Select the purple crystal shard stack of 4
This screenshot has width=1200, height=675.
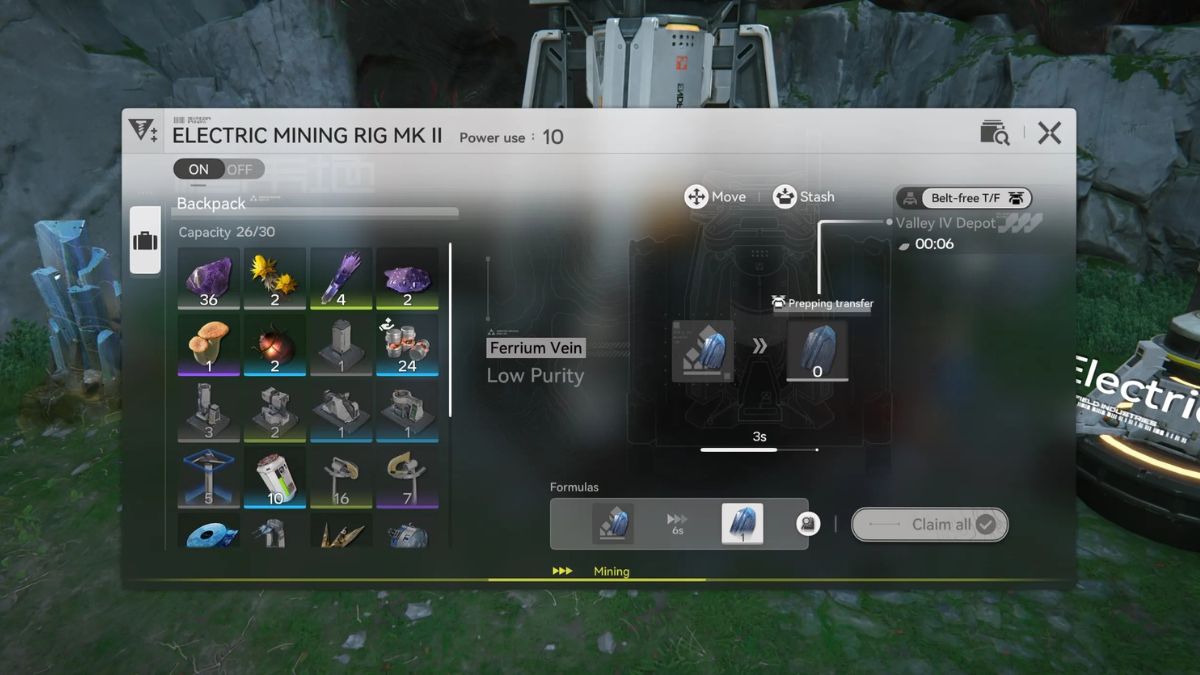[x=341, y=278]
